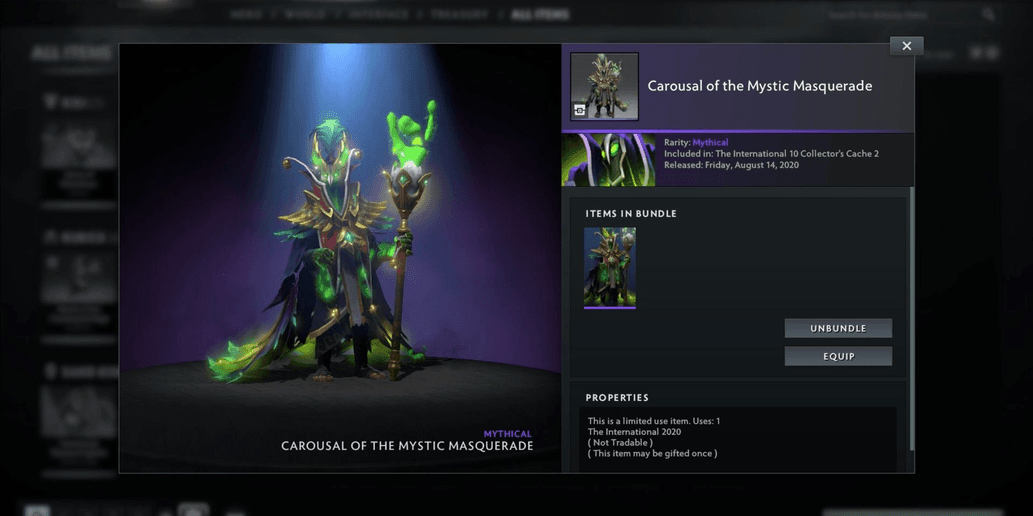This screenshot has width=1033, height=516.
Task: Unbundle the Carousal of the Mystic Masquerade
Action: click(x=838, y=328)
